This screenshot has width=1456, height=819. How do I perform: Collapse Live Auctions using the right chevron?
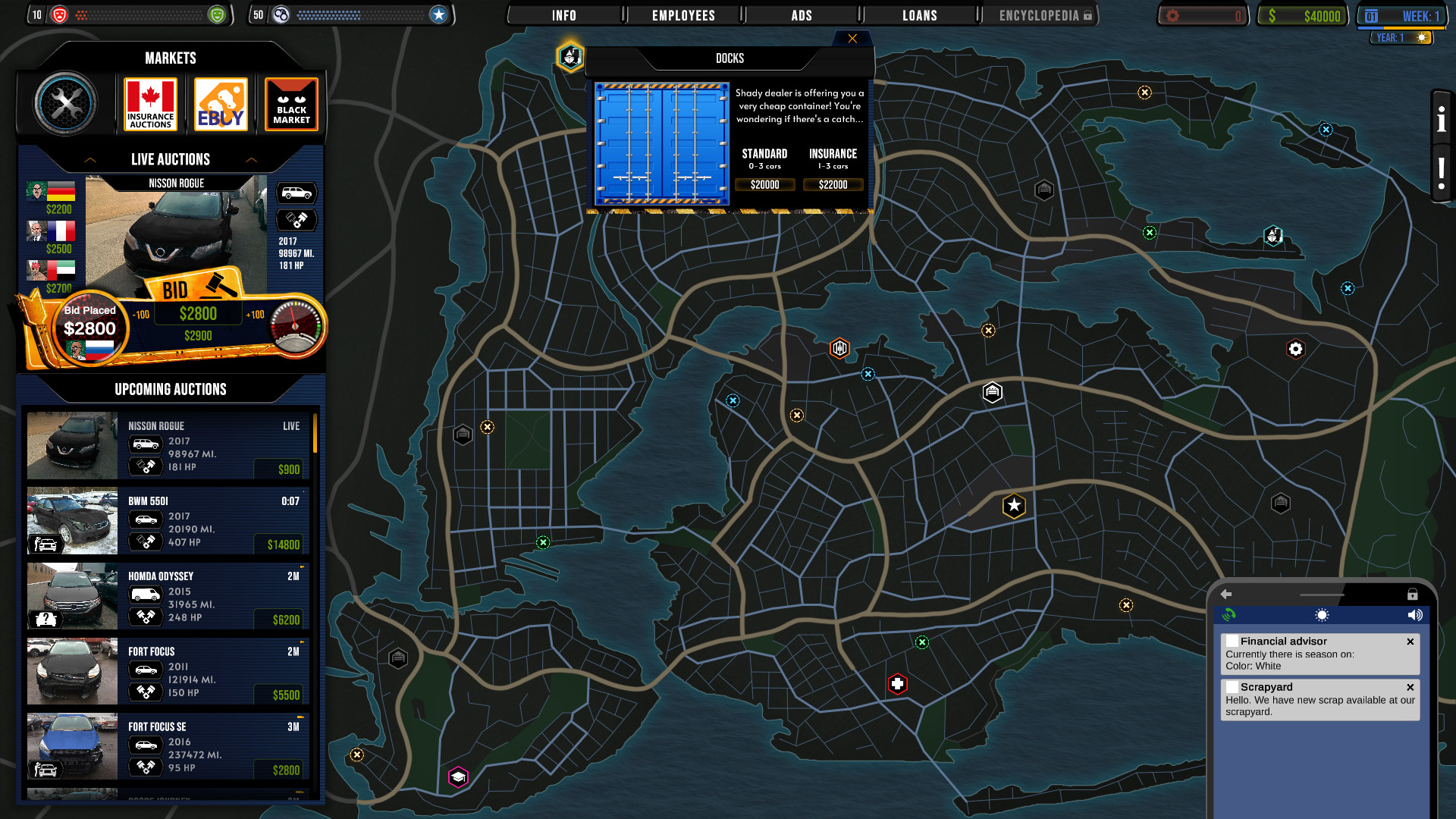tap(251, 160)
